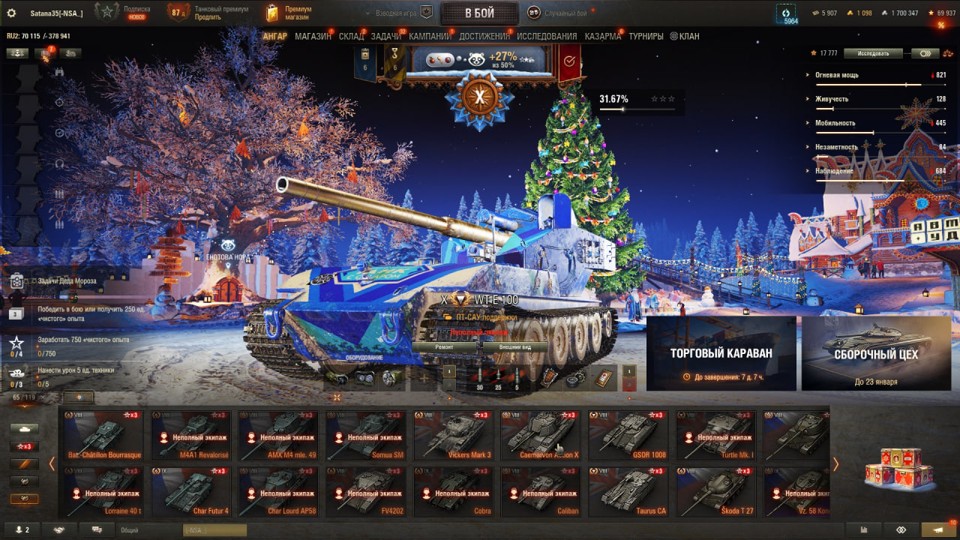Open the ТУРНИРЫ tab
Viewport: 960px width, 540px height.
click(646, 37)
